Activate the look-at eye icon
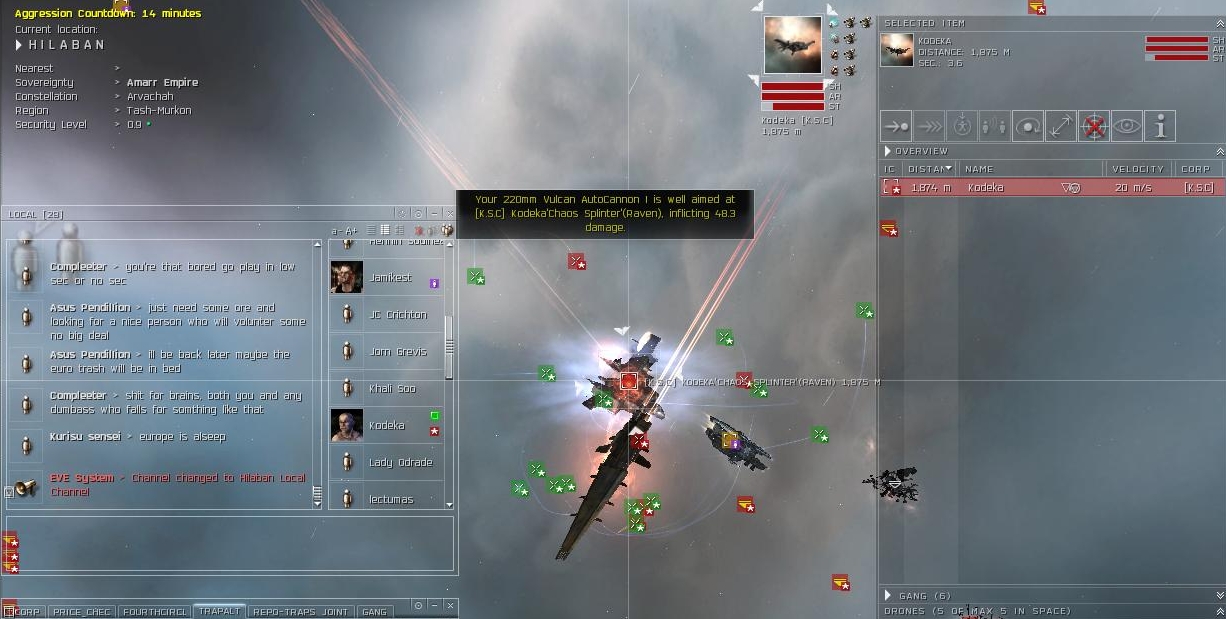 click(x=1127, y=127)
